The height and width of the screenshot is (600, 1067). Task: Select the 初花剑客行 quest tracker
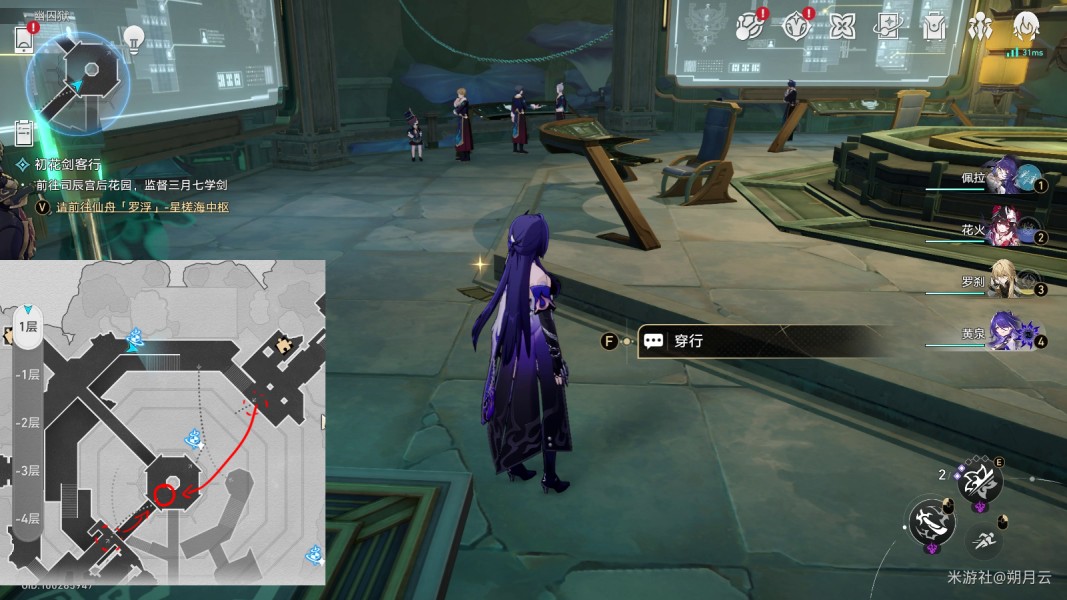(68, 164)
